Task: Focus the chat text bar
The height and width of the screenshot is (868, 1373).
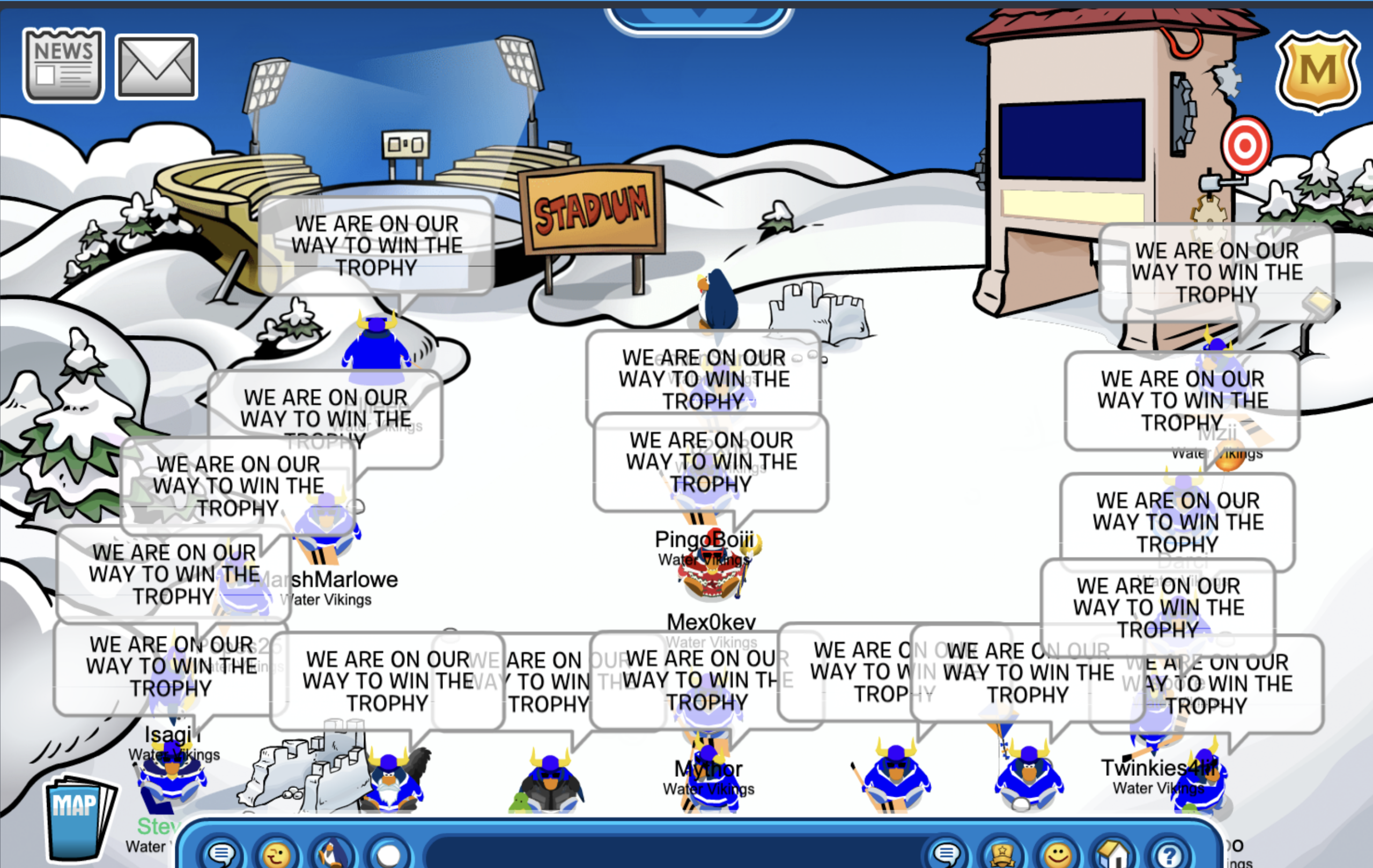Action: click(673, 854)
